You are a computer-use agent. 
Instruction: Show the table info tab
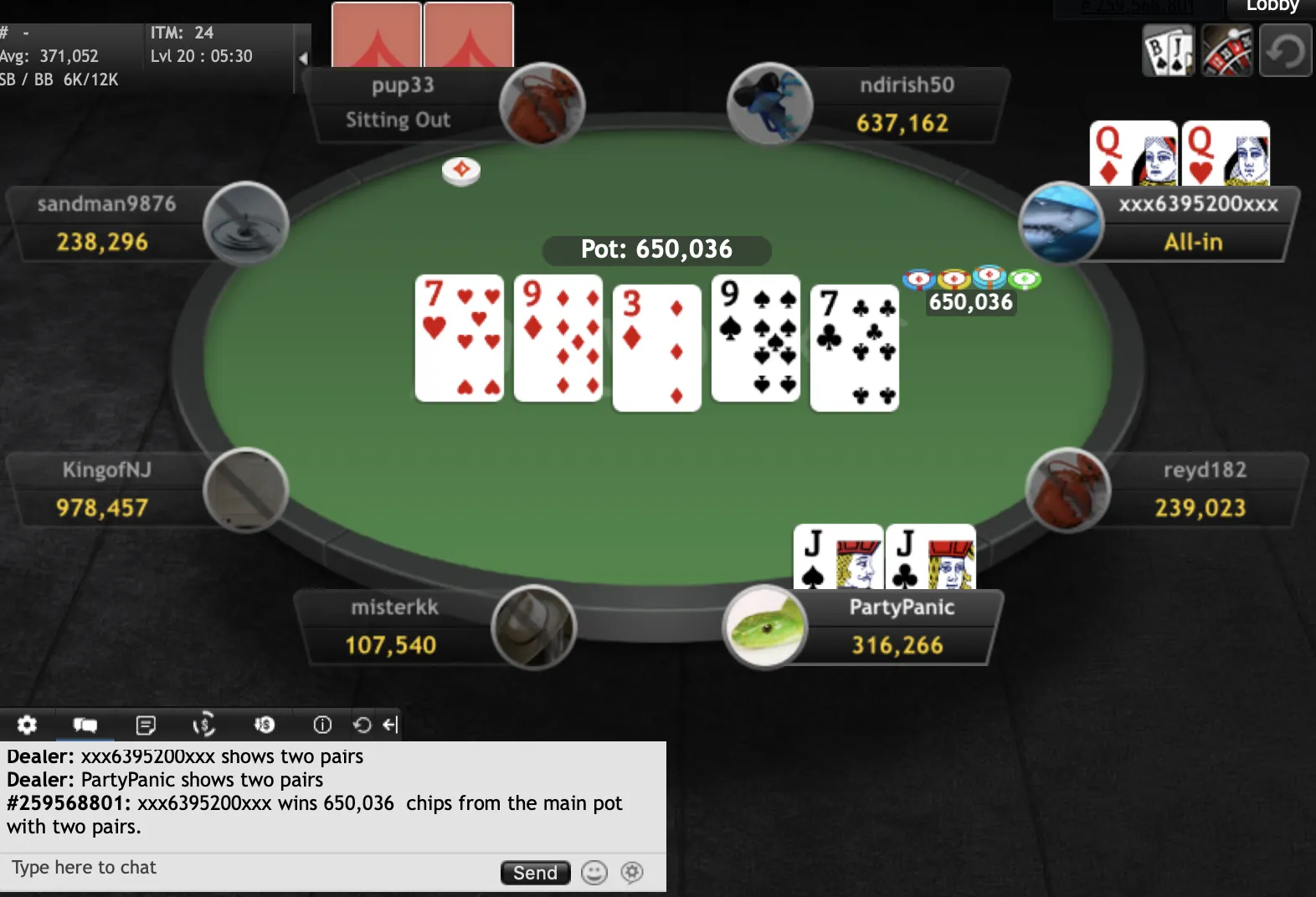322,725
